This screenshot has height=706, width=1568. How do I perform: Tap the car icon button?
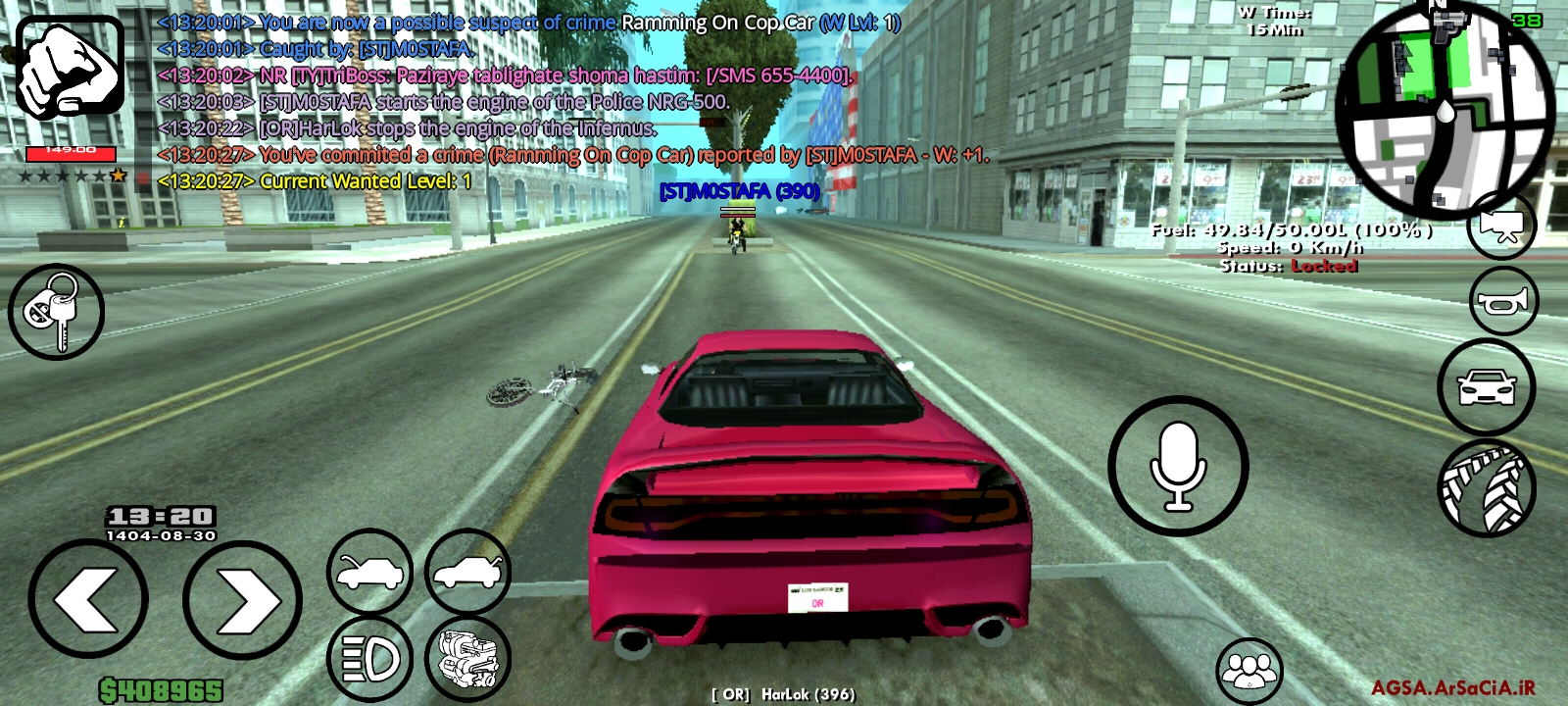(x=1487, y=387)
